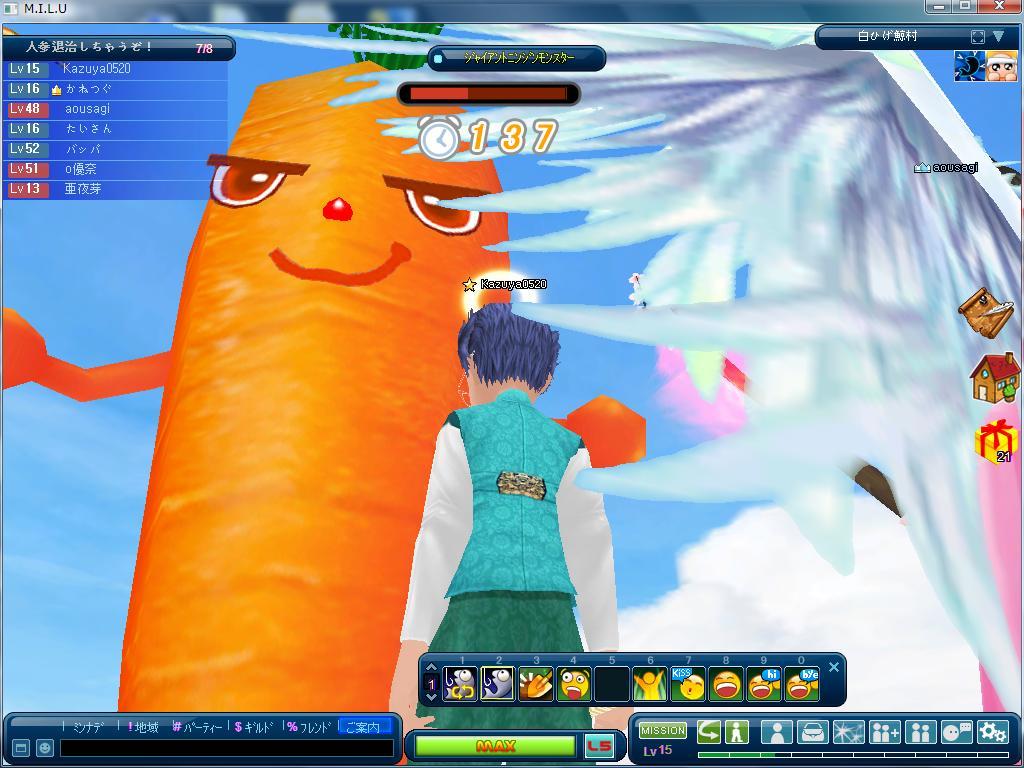The image size is (1024, 768).
Task: Select party member aousagi in the list
Action: point(88,109)
